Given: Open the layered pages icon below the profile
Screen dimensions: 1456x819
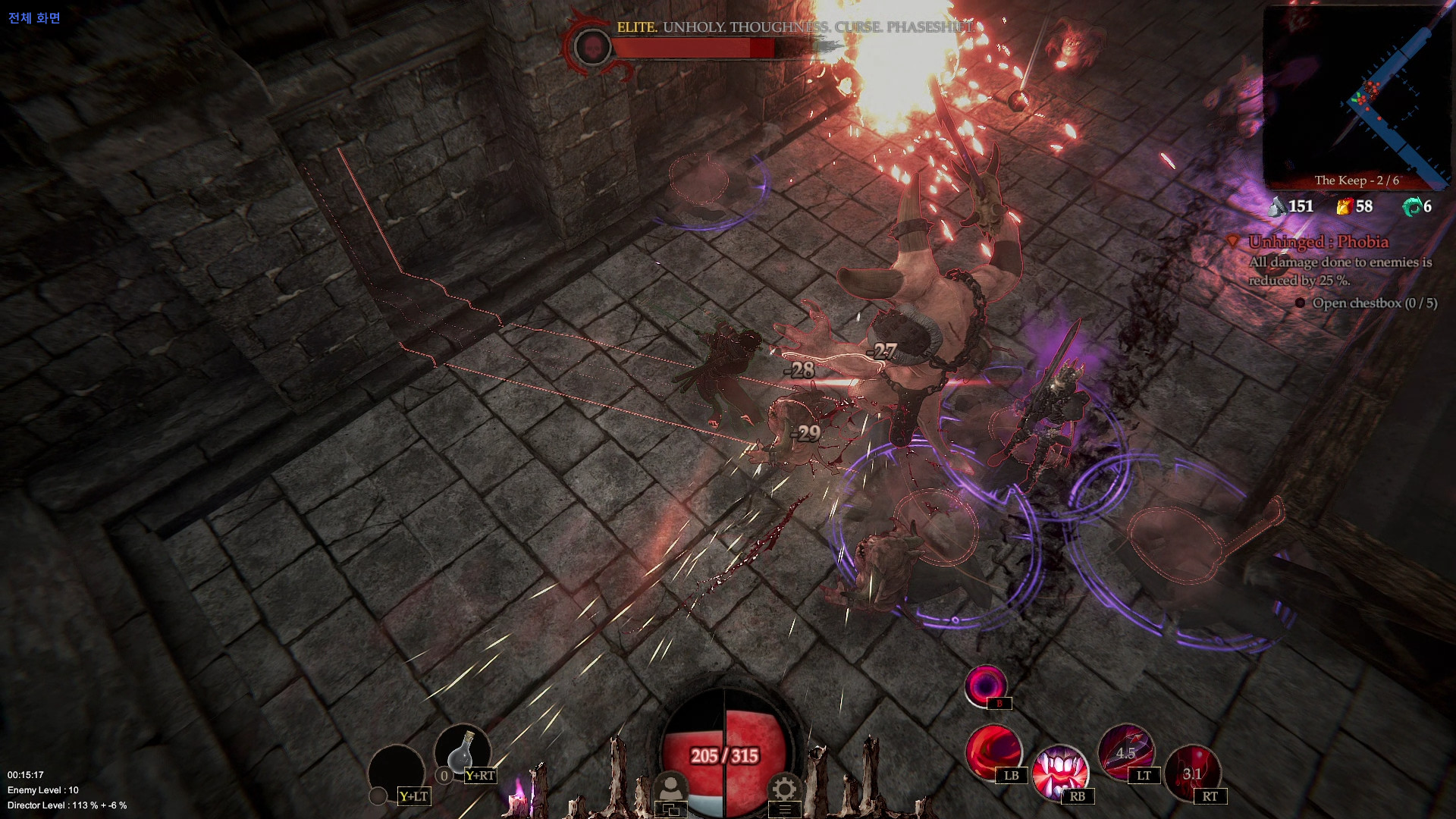Looking at the screenshot, I should [672, 810].
